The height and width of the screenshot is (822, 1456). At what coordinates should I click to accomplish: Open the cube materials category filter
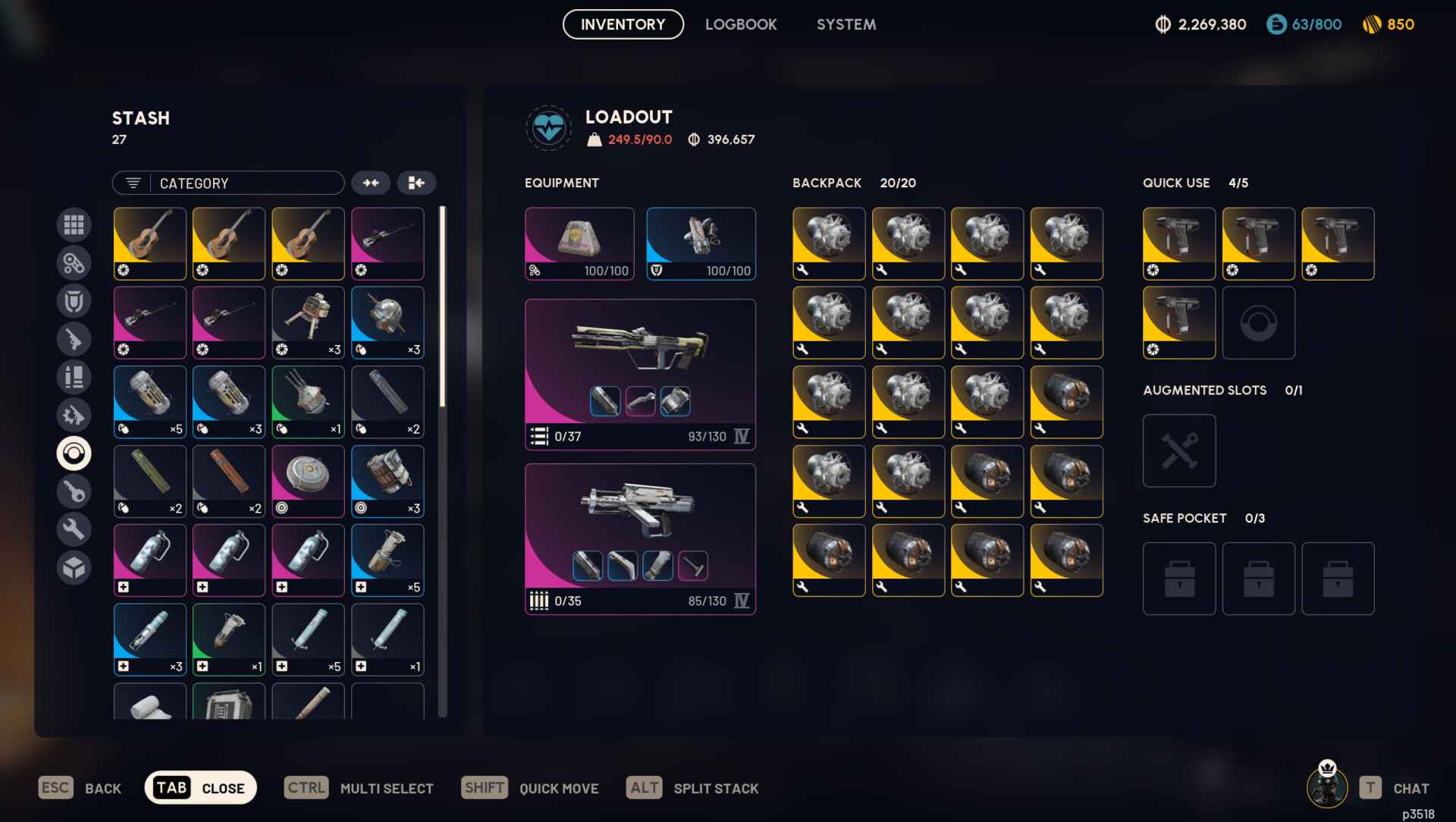coord(74,566)
